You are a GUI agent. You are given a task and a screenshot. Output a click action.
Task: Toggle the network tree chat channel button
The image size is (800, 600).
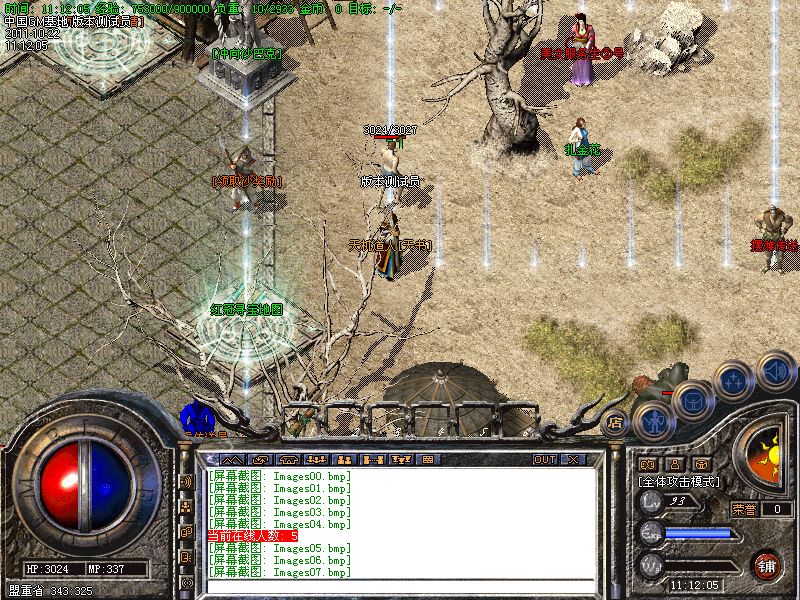[186, 507]
